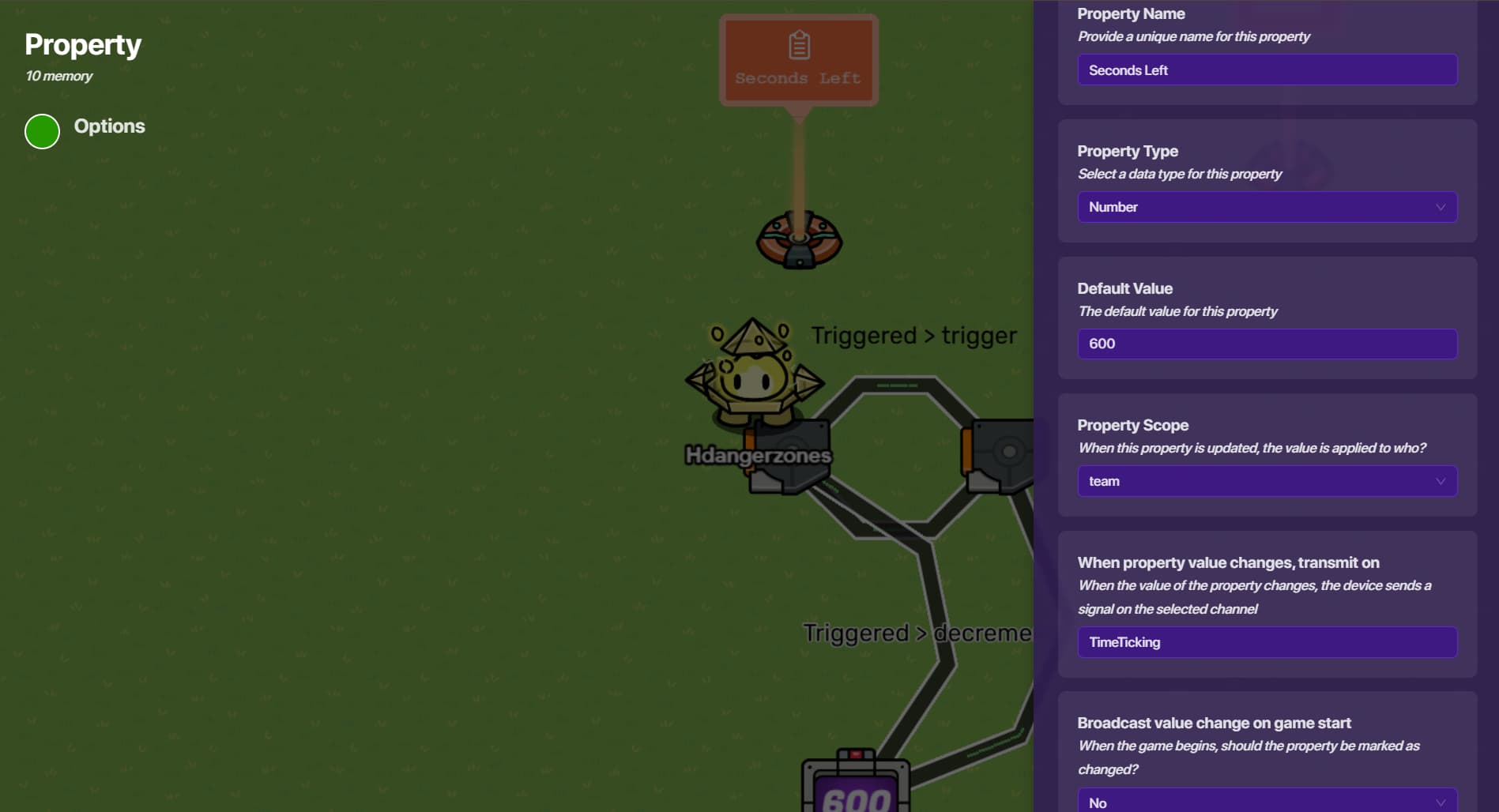Edit the TimeTicking transmit channel field
The width and height of the screenshot is (1499, 812).
[x=1267, y=642]
